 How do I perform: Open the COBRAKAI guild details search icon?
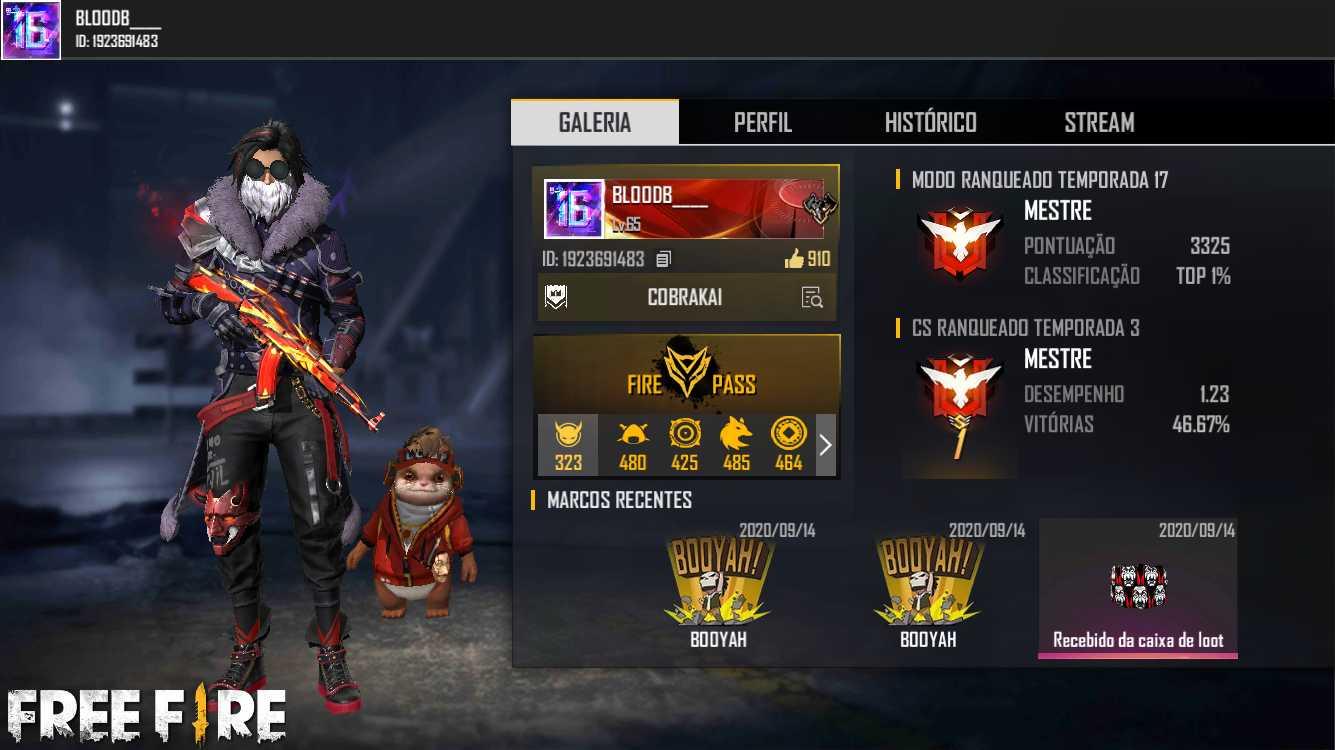tap(811, 297)
